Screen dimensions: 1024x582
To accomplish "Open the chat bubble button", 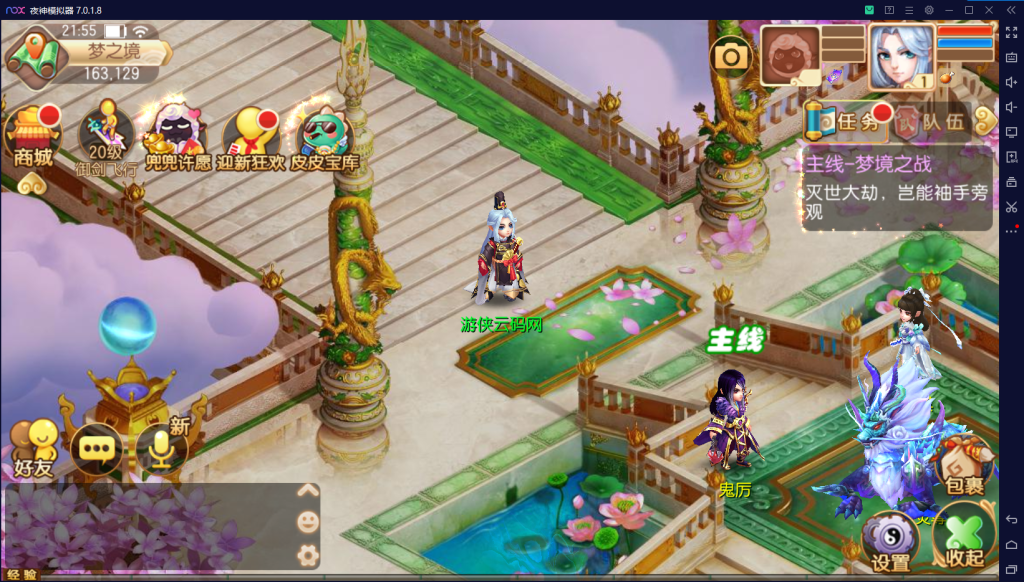I will (96, 448).
